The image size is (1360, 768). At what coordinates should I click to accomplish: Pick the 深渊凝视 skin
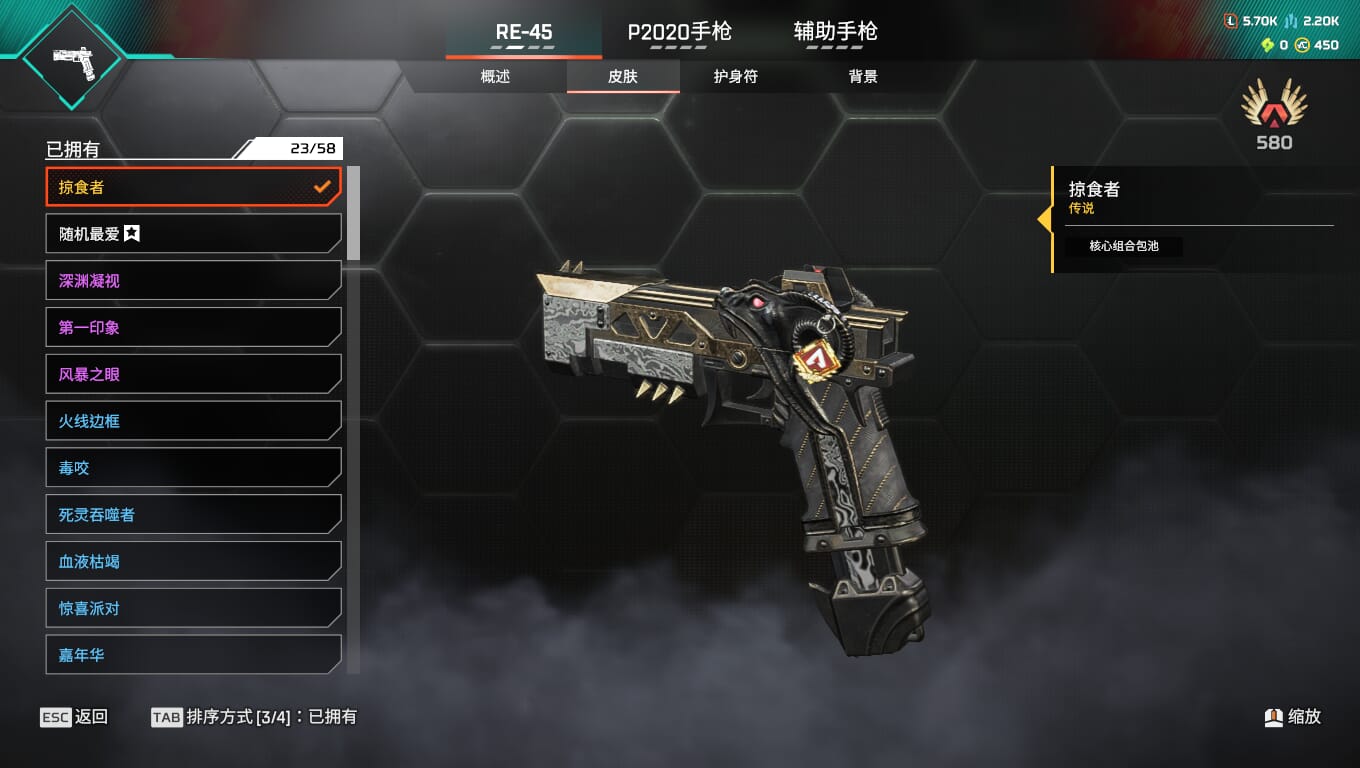click(x=193, y=281)
